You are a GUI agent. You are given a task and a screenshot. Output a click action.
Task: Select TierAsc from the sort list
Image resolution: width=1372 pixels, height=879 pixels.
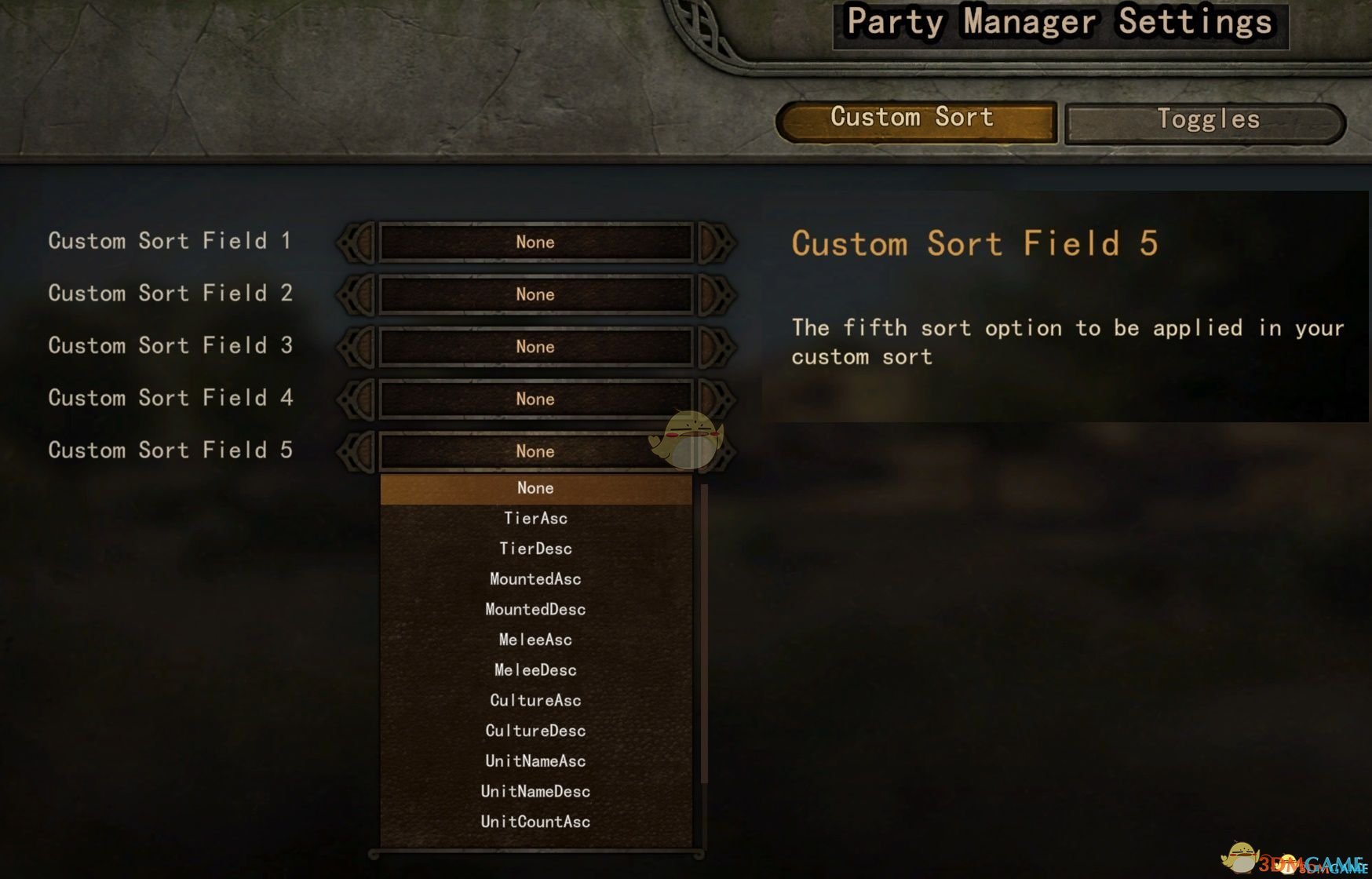pyautogui.click(x=535, y=518)
